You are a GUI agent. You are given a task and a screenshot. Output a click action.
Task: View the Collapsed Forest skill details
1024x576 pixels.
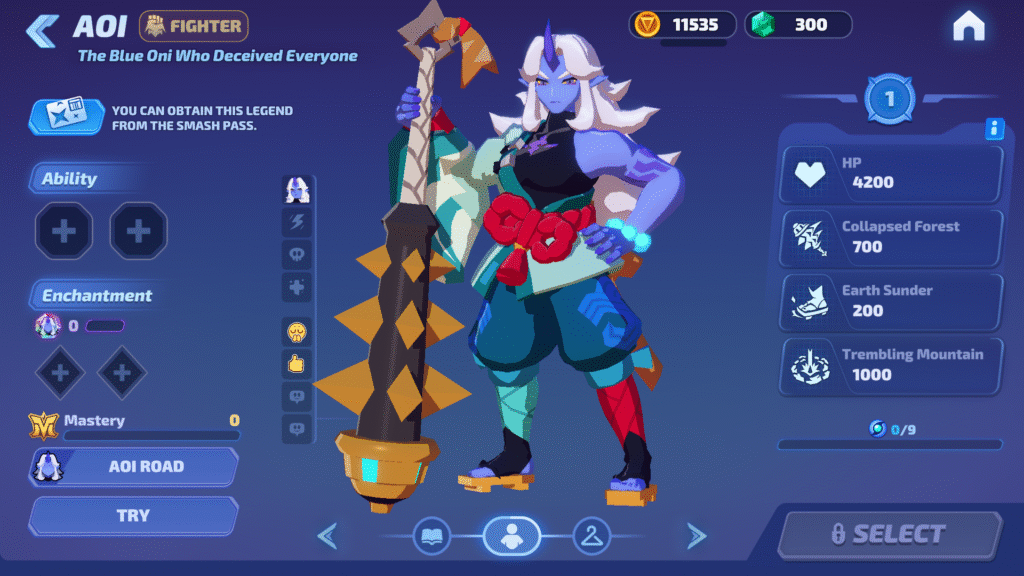click(891, 237)
